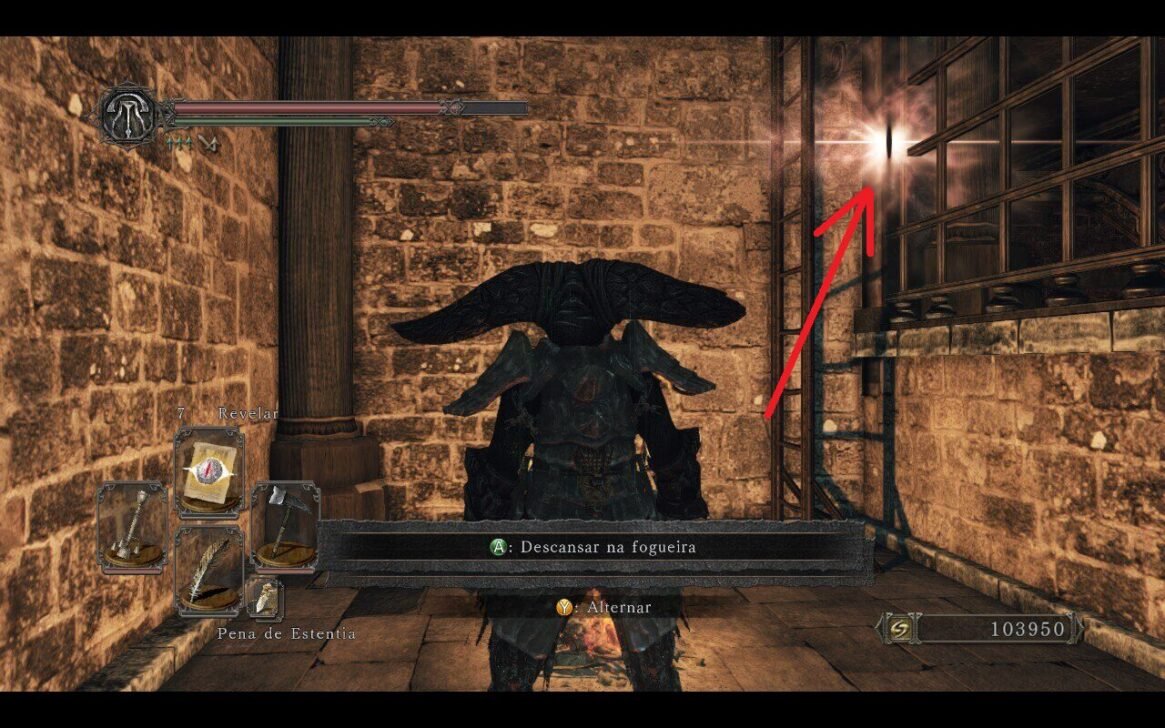Select the Revelar spell scroll slot
Image resolution: width=1165 pixels, height=728 pixels.
pyautogui.click(x=209, y=472)
